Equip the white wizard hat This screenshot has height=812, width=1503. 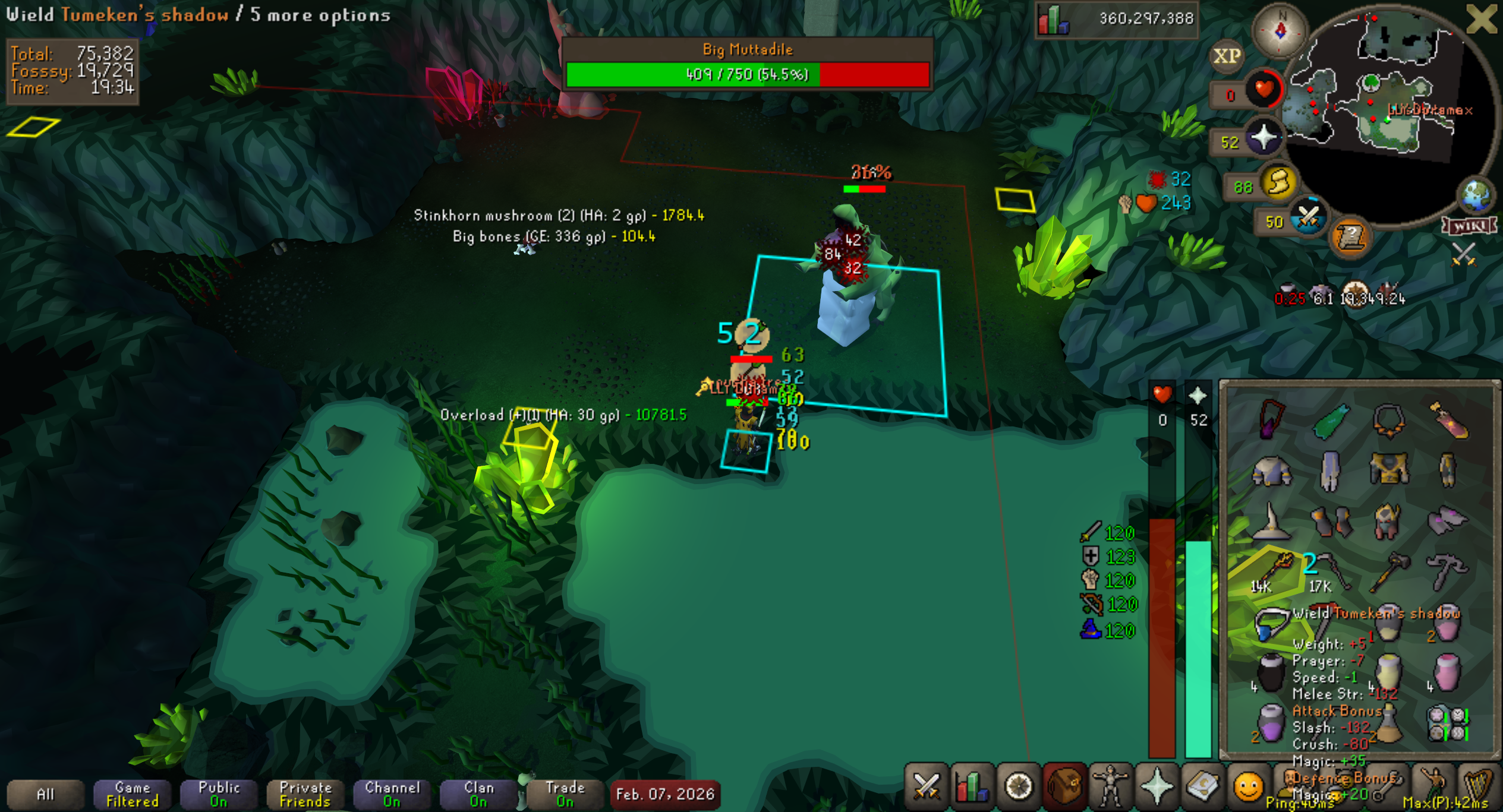[1271, 521]
